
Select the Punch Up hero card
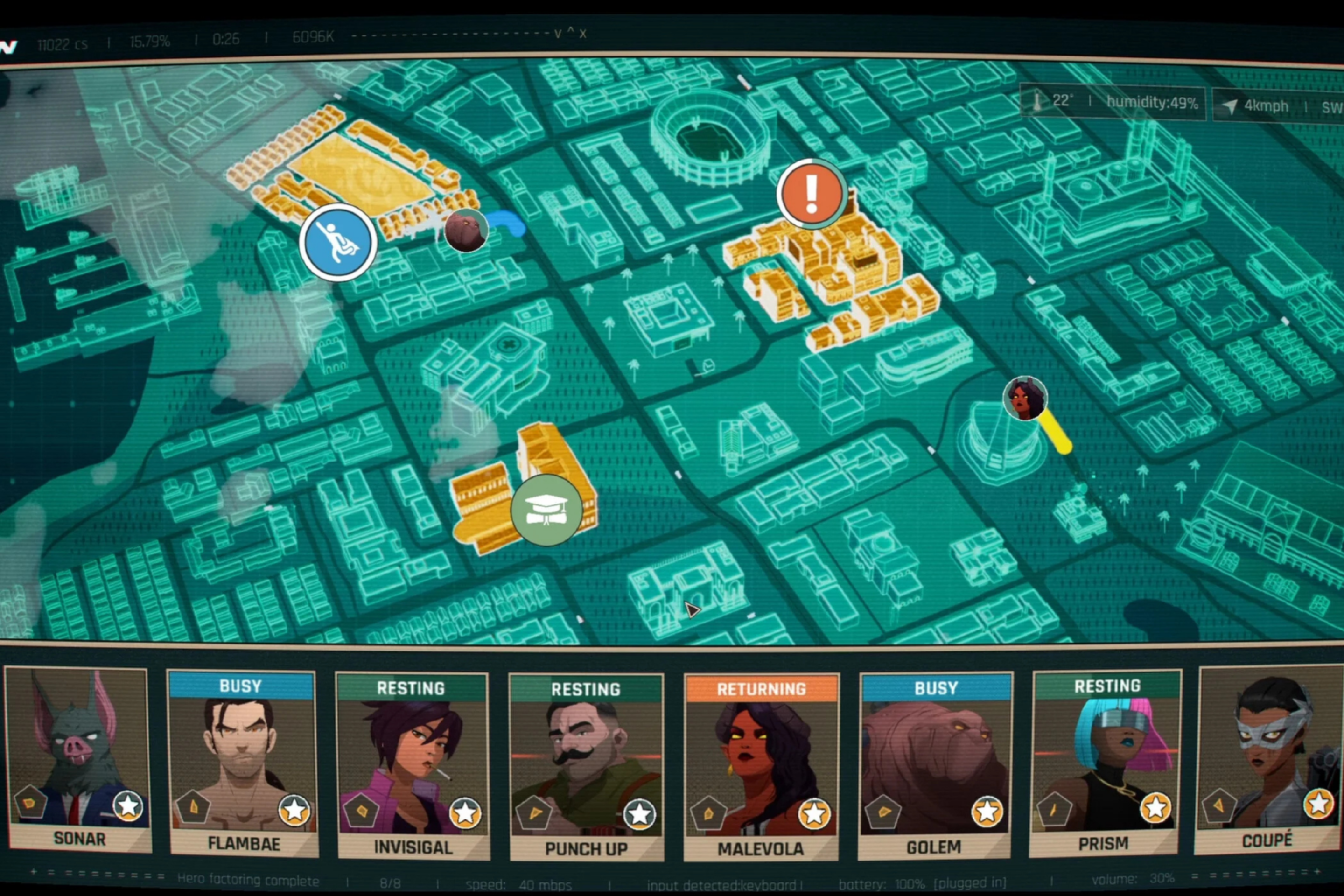(586, 767)
